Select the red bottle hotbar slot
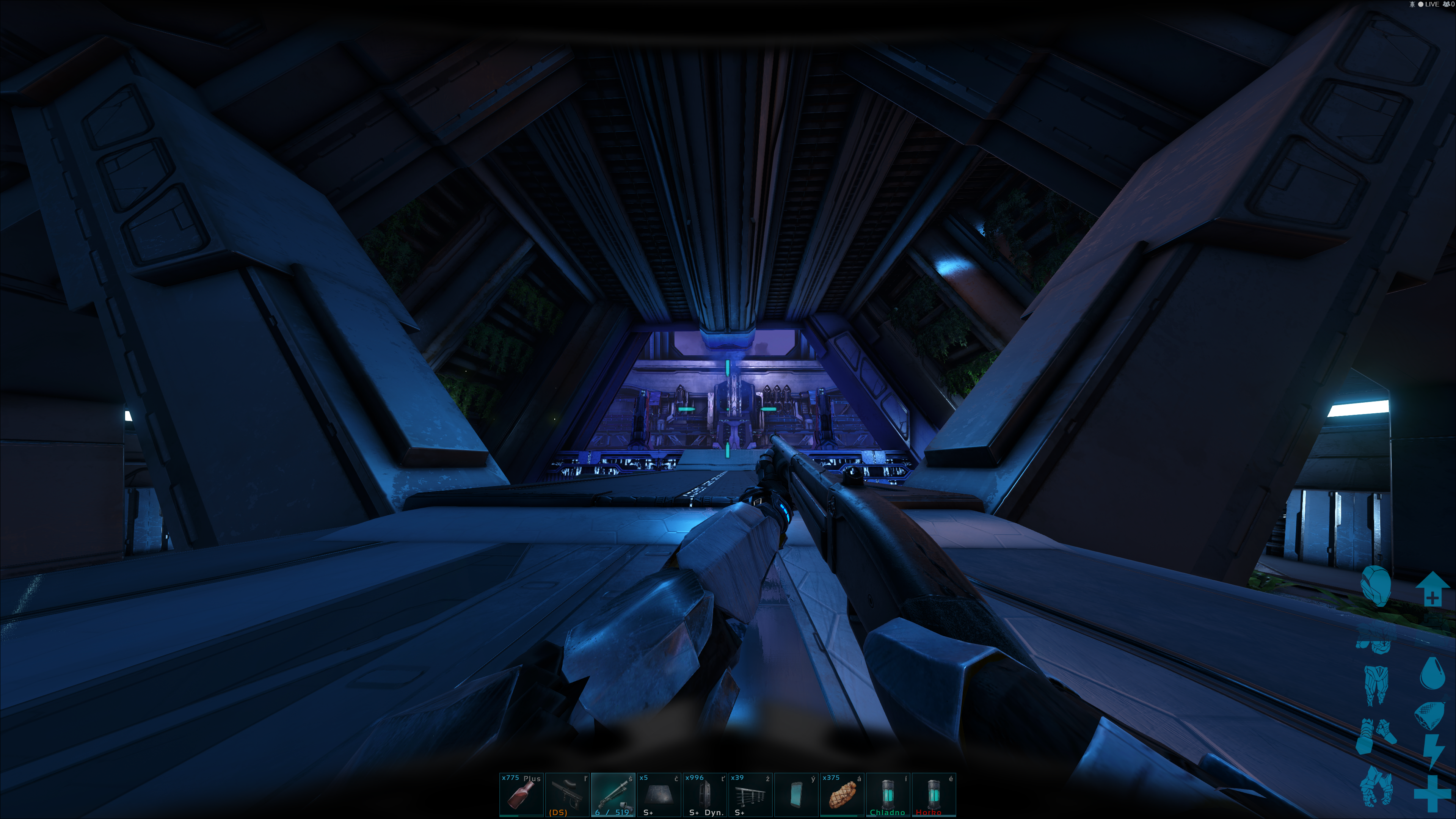The width and height of the screenshot is (1456, 819). [521, 794]
